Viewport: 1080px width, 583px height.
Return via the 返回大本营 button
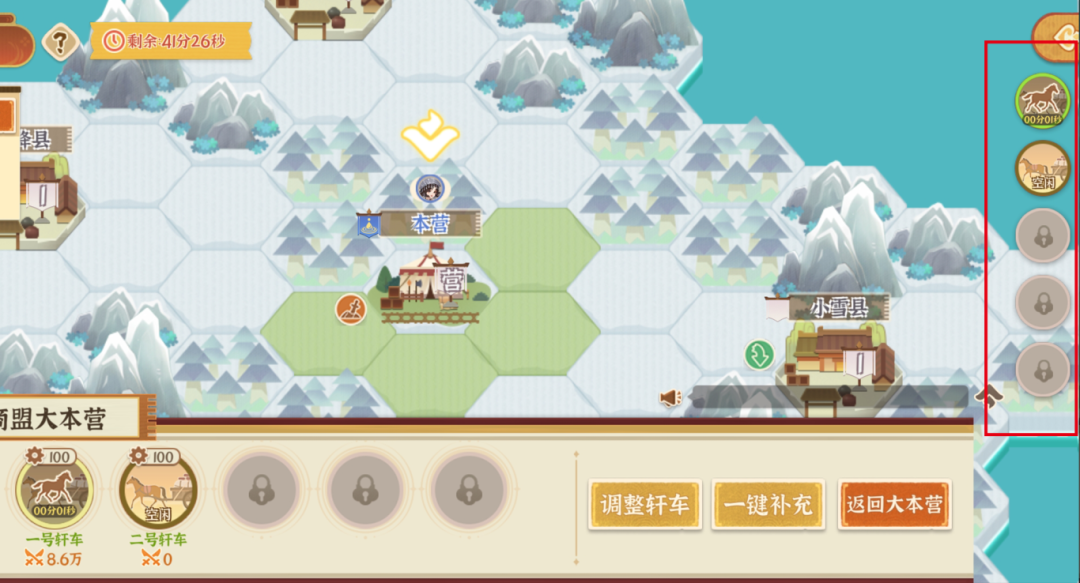pos(894,505)
